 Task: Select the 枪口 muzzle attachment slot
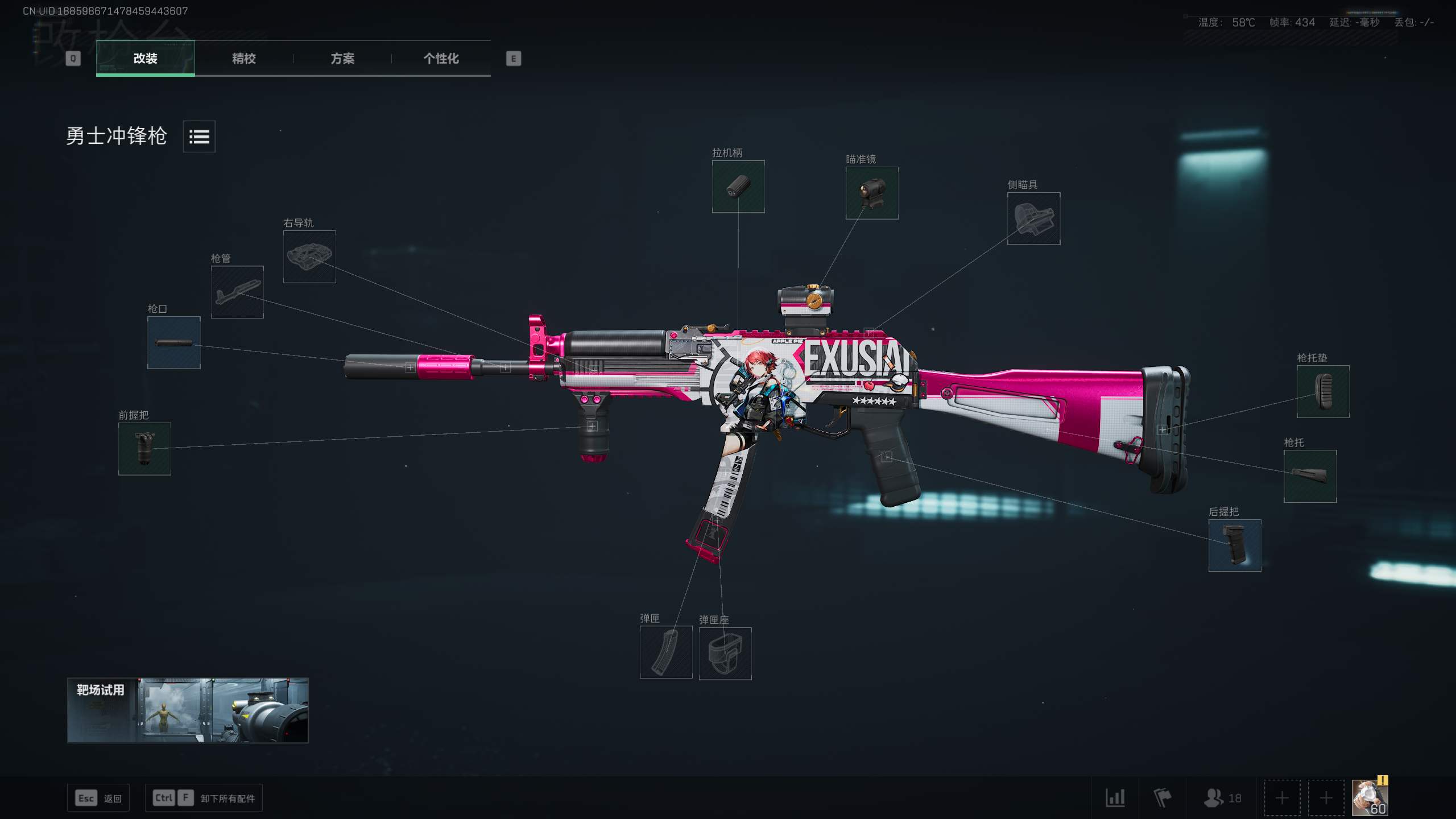coord(173,342)
